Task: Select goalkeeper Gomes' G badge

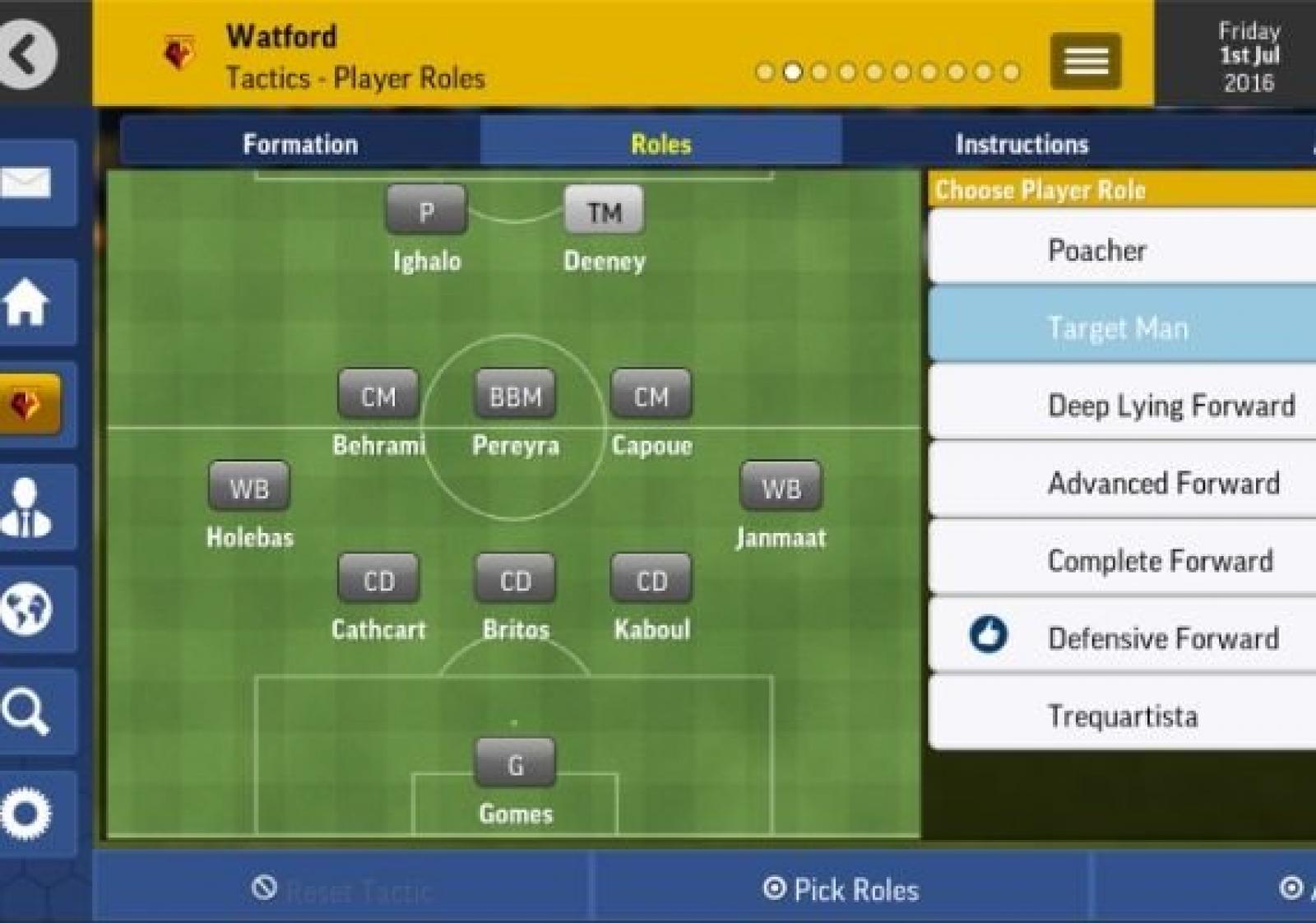Action: pyautogui.click(x=516, y=764)
